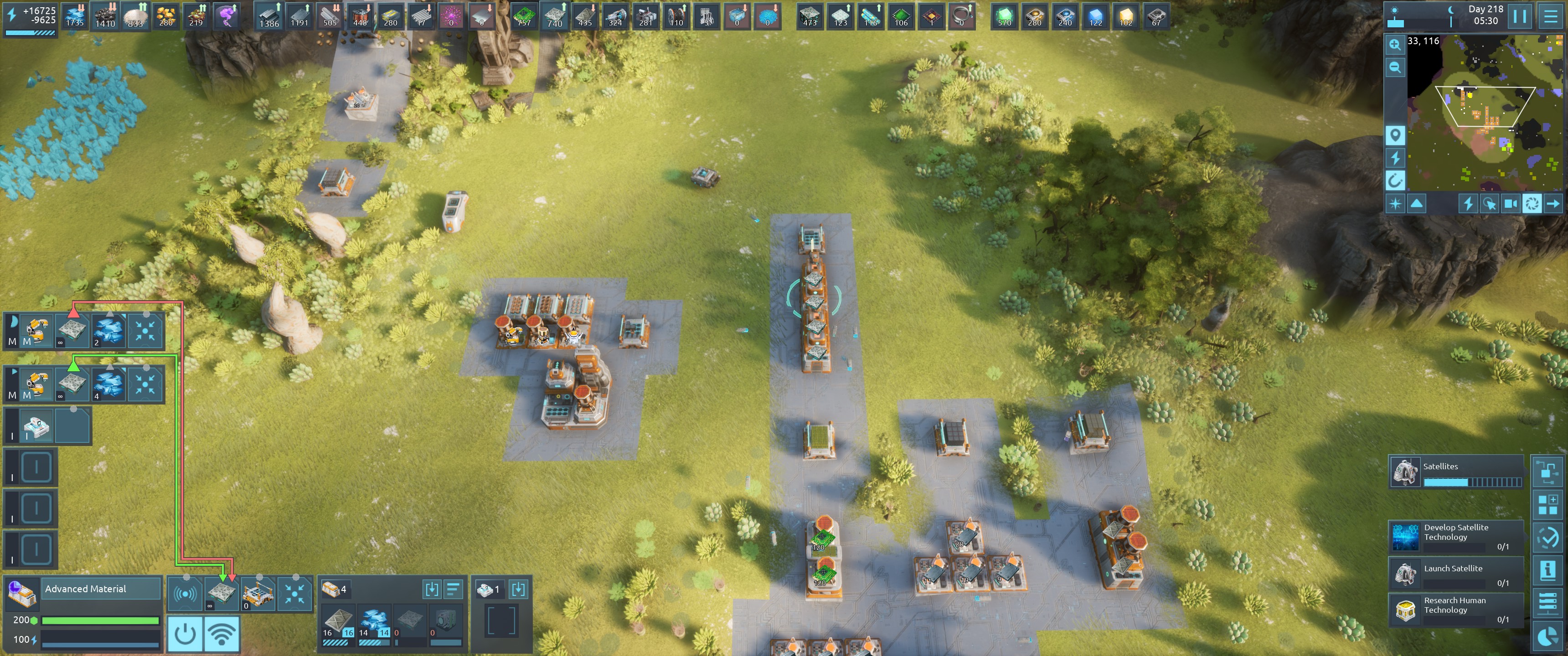
Task: Open the Develop Satellite Technology objective
Action: tap(1455, 536)
